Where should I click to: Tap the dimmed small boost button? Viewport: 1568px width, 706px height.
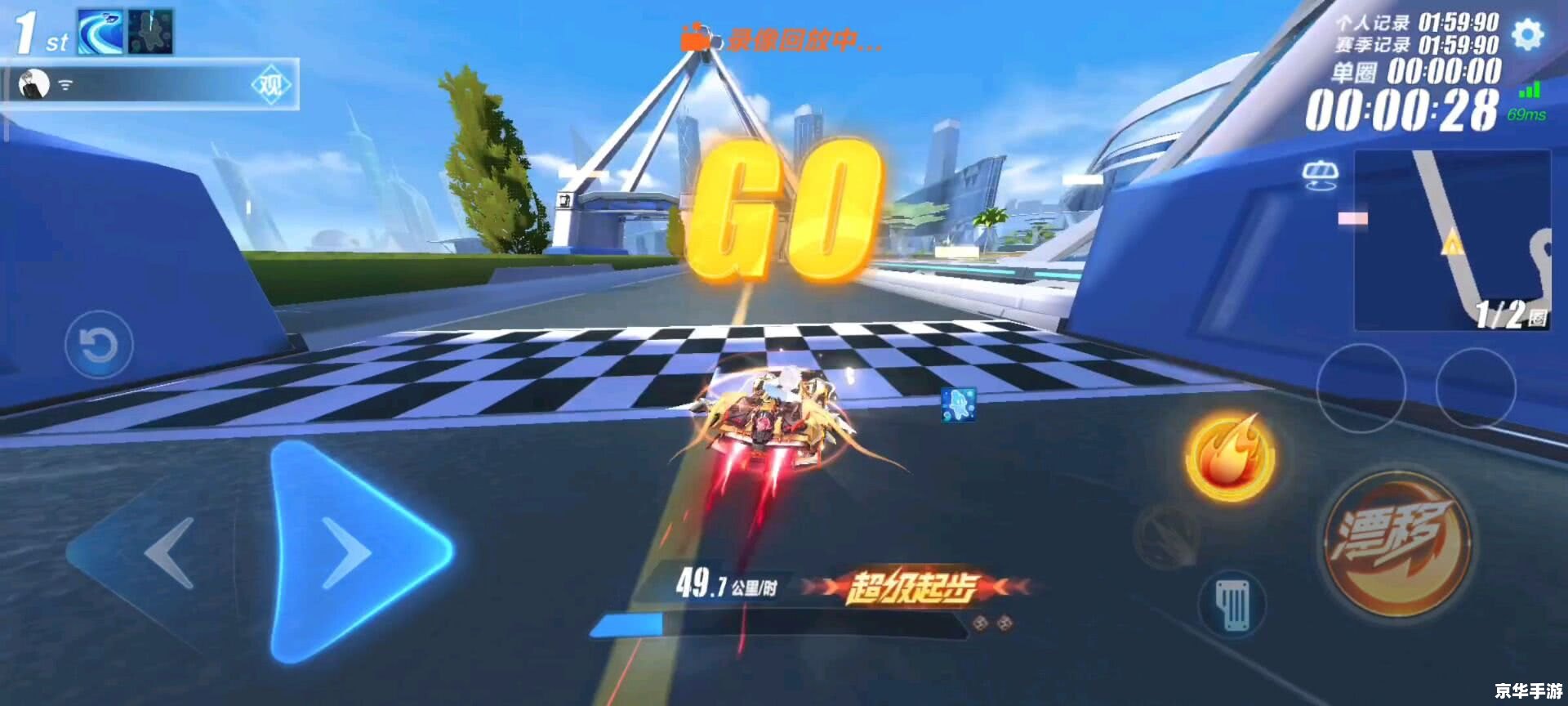click(x=1169, y=535)
